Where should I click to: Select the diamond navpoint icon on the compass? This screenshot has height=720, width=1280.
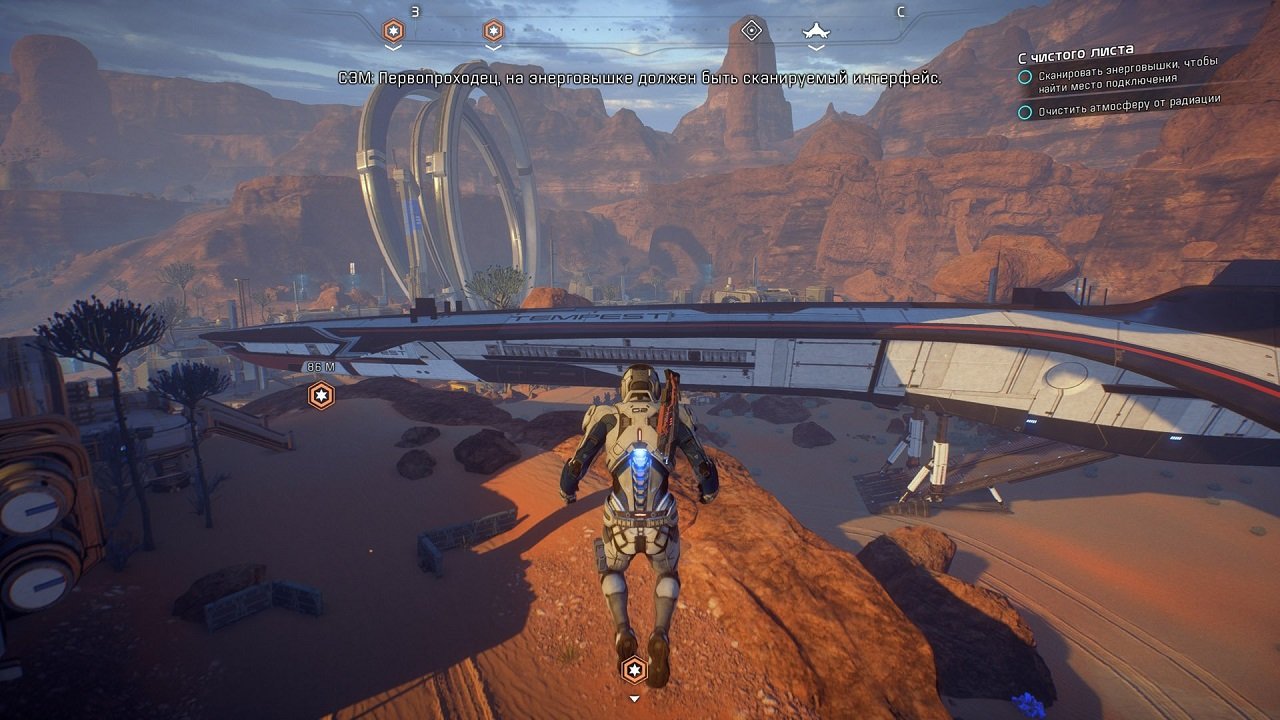(752, 29)
